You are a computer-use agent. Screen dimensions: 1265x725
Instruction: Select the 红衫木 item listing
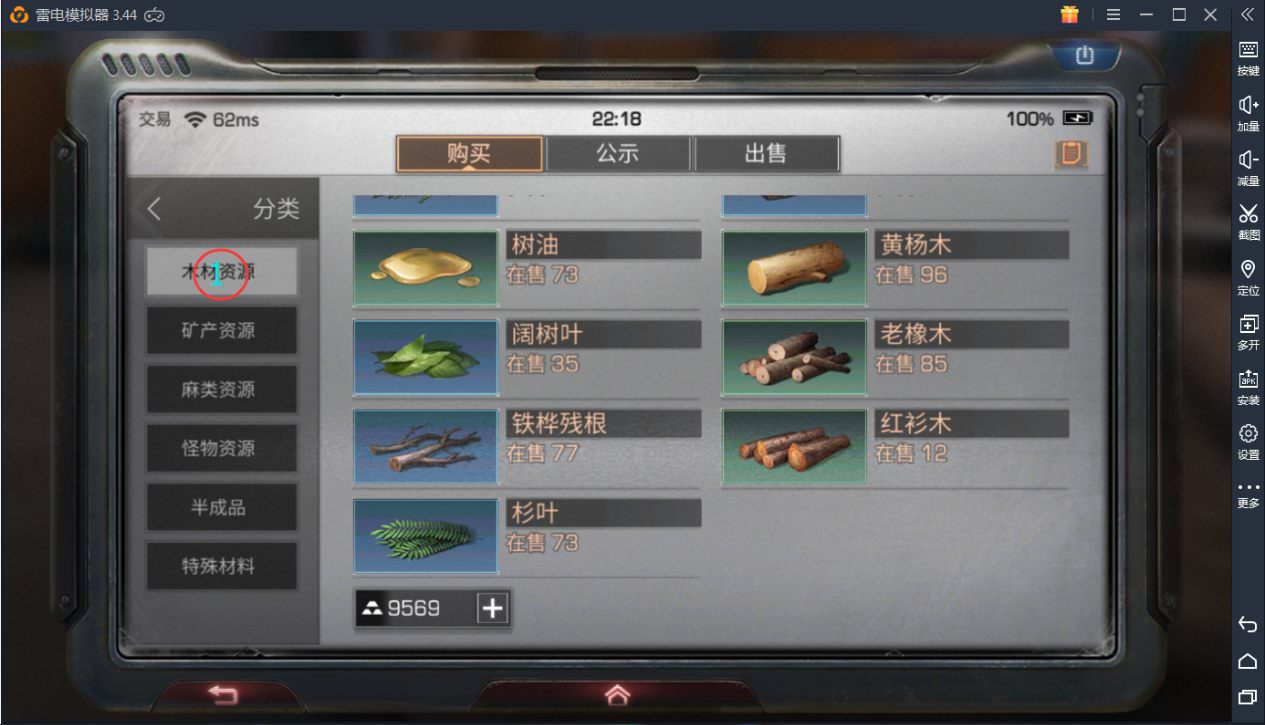(x=895, y=445)
